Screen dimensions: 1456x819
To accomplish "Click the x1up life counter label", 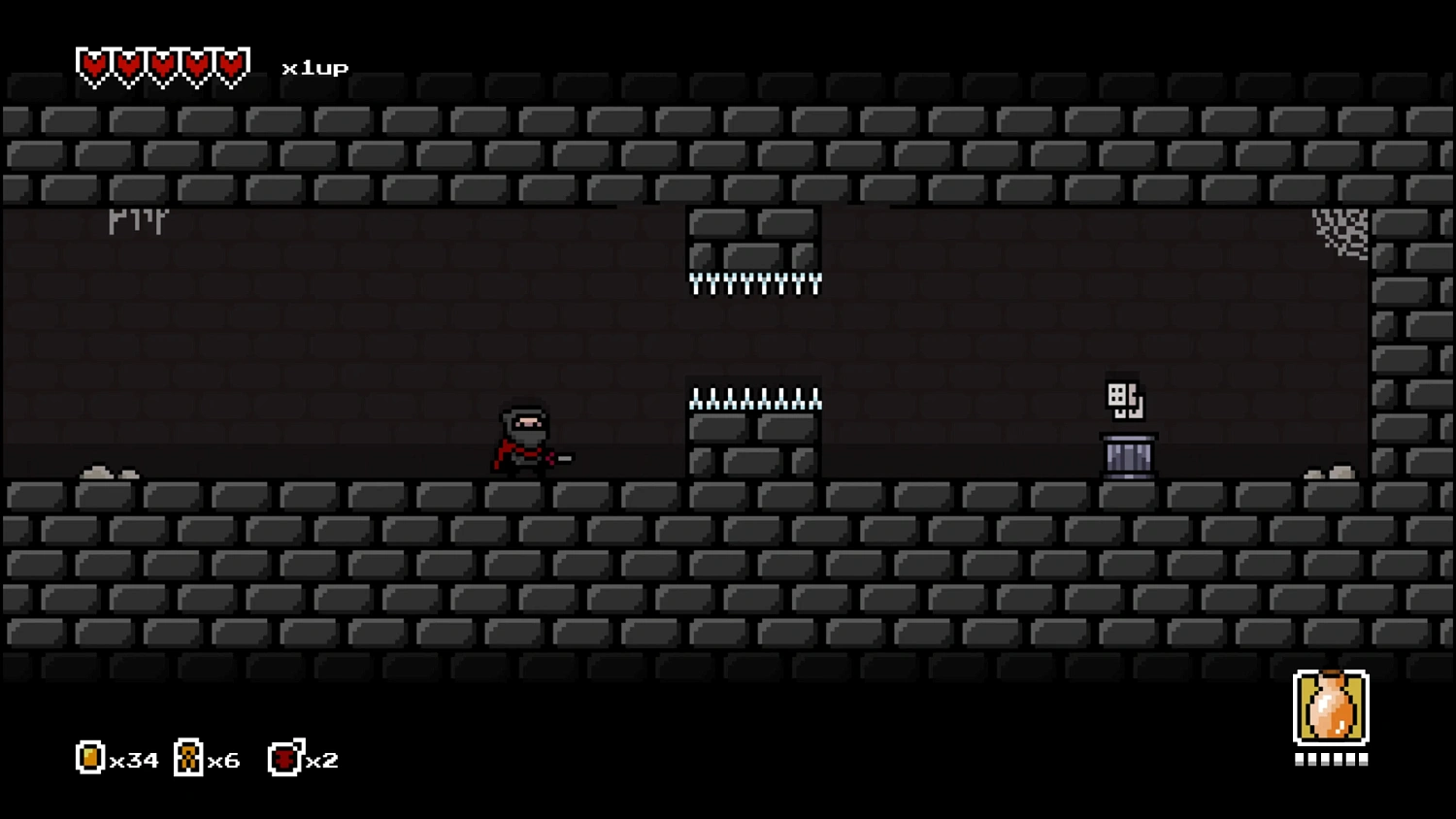I will 313,68.
